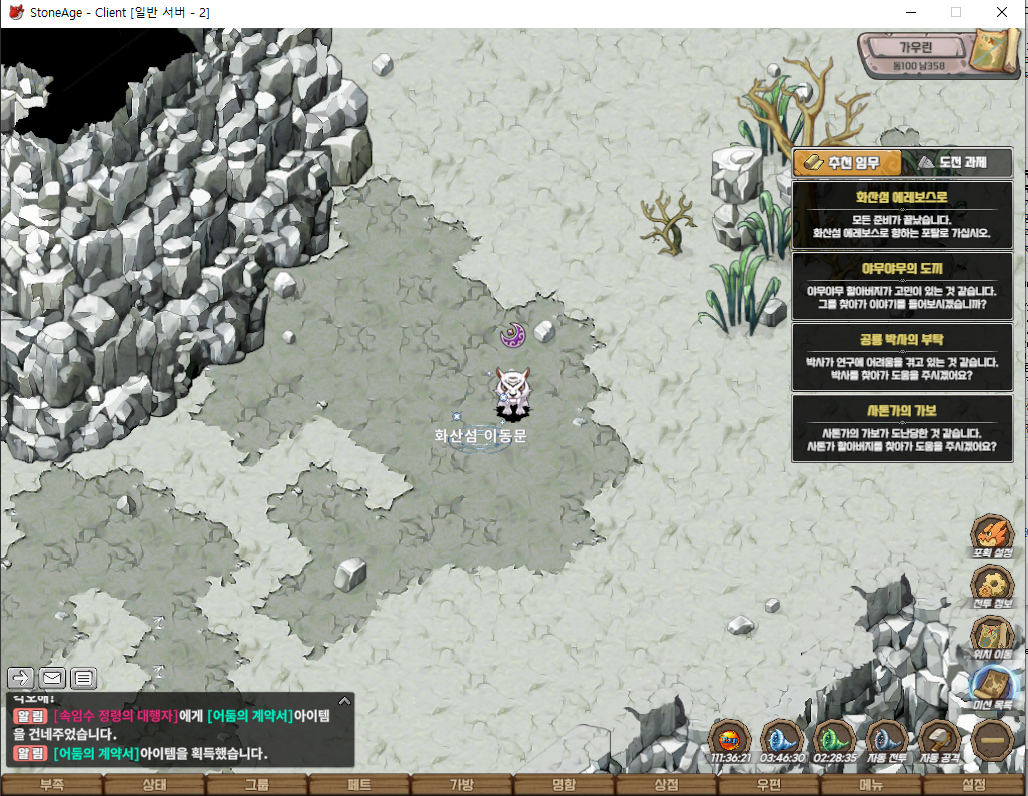
Task: Open the 그룹 (group) menu
Action: click(257, 785)
